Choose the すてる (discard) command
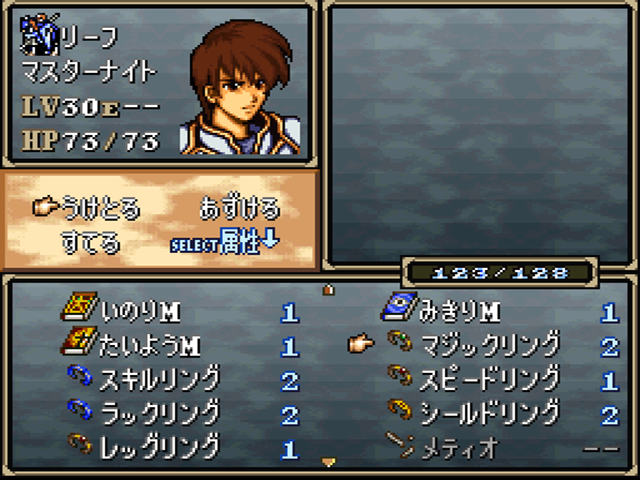The width and height of the screenshot is (640, 480). (x=90, y=242)
